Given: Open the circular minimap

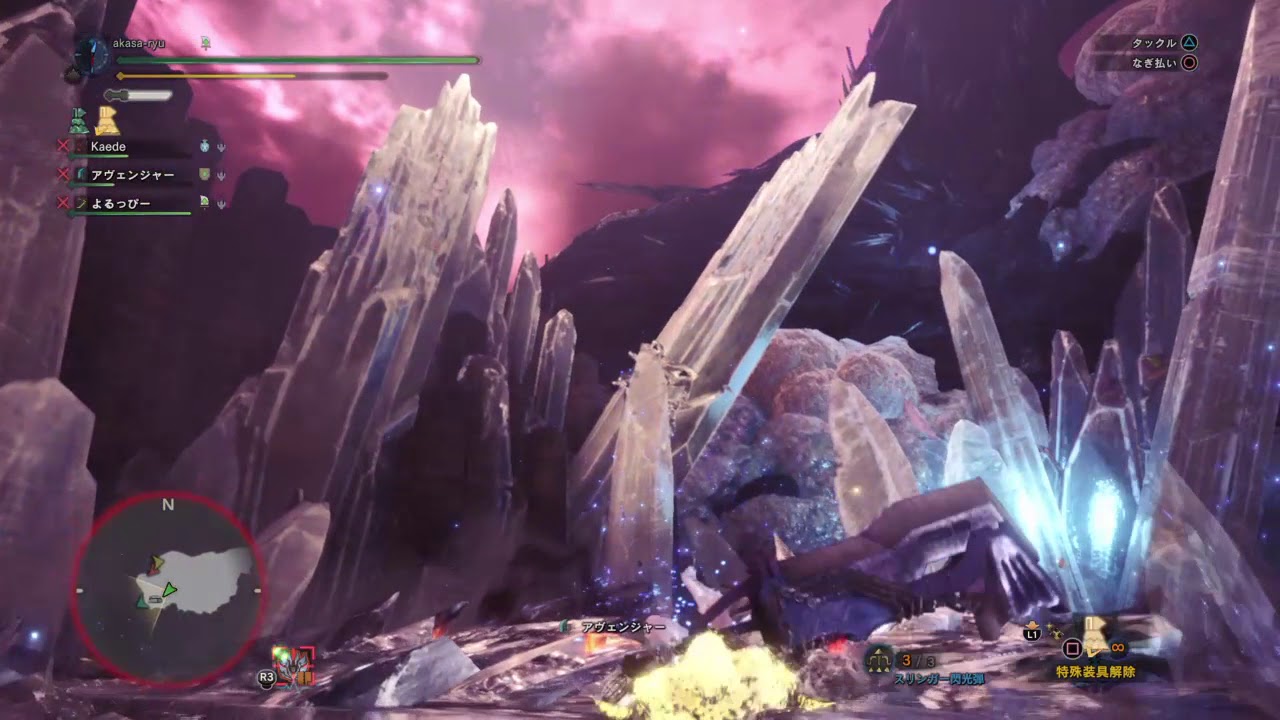Looking at the screenshot, I should point(168,588).
